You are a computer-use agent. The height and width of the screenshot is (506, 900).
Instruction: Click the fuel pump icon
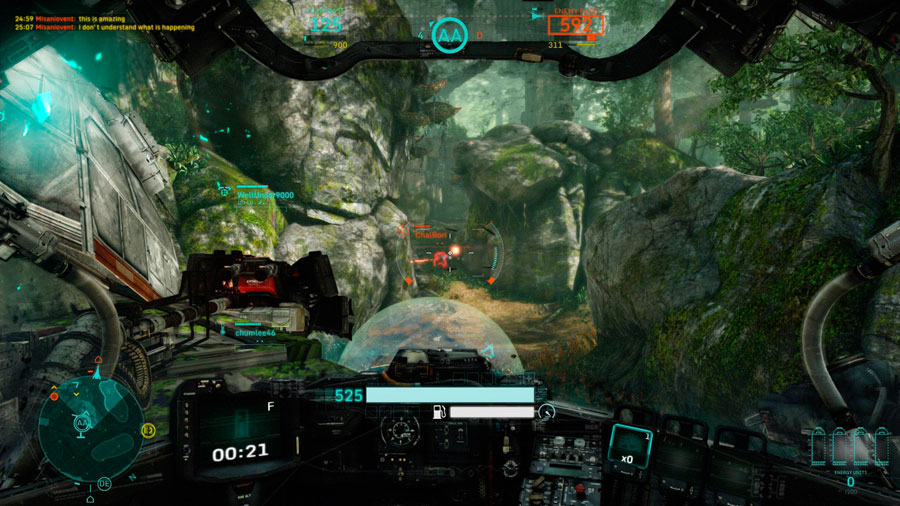coord(438,411)
